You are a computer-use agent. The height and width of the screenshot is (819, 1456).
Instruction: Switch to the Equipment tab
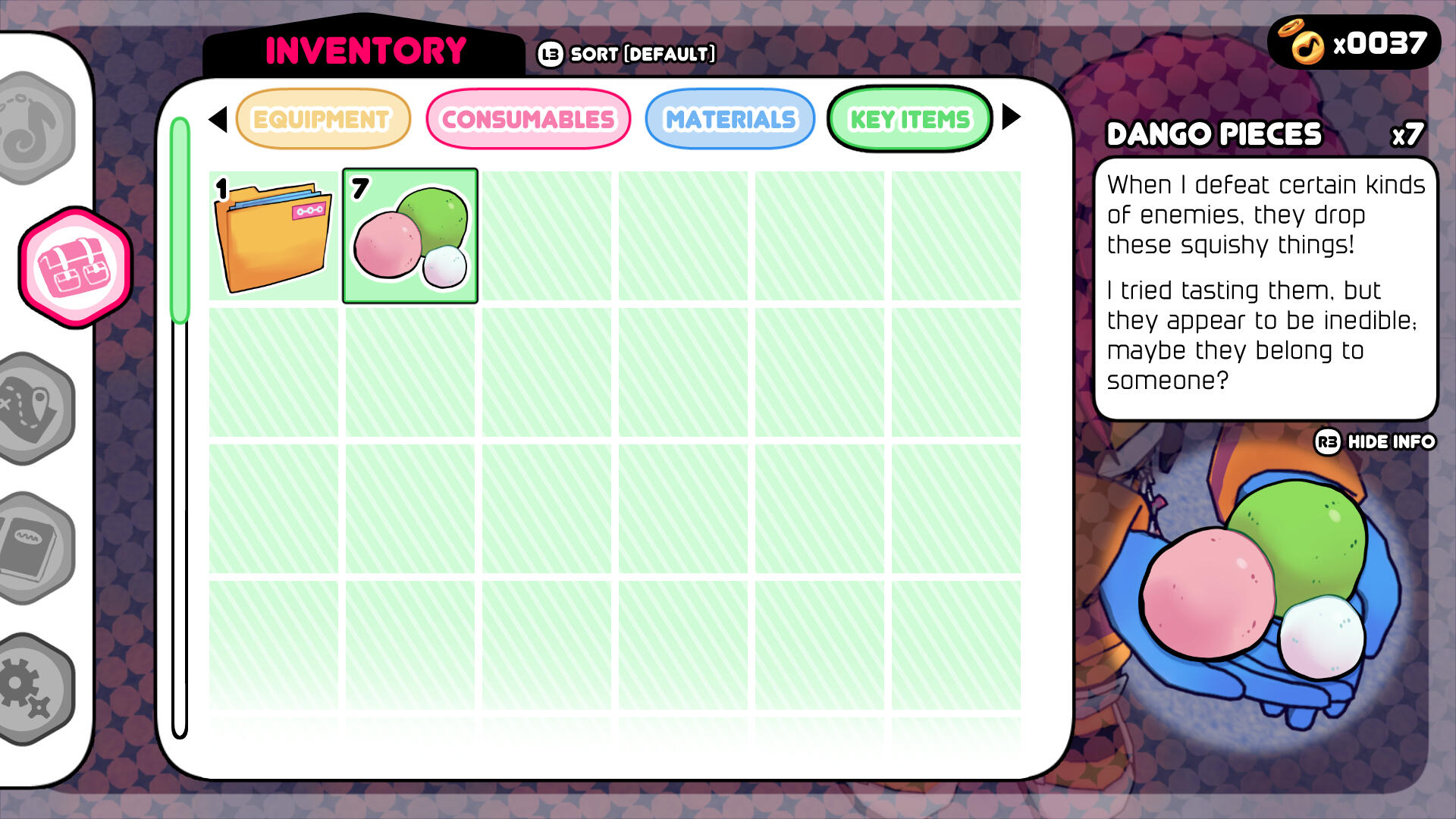[x=322, y=118]
